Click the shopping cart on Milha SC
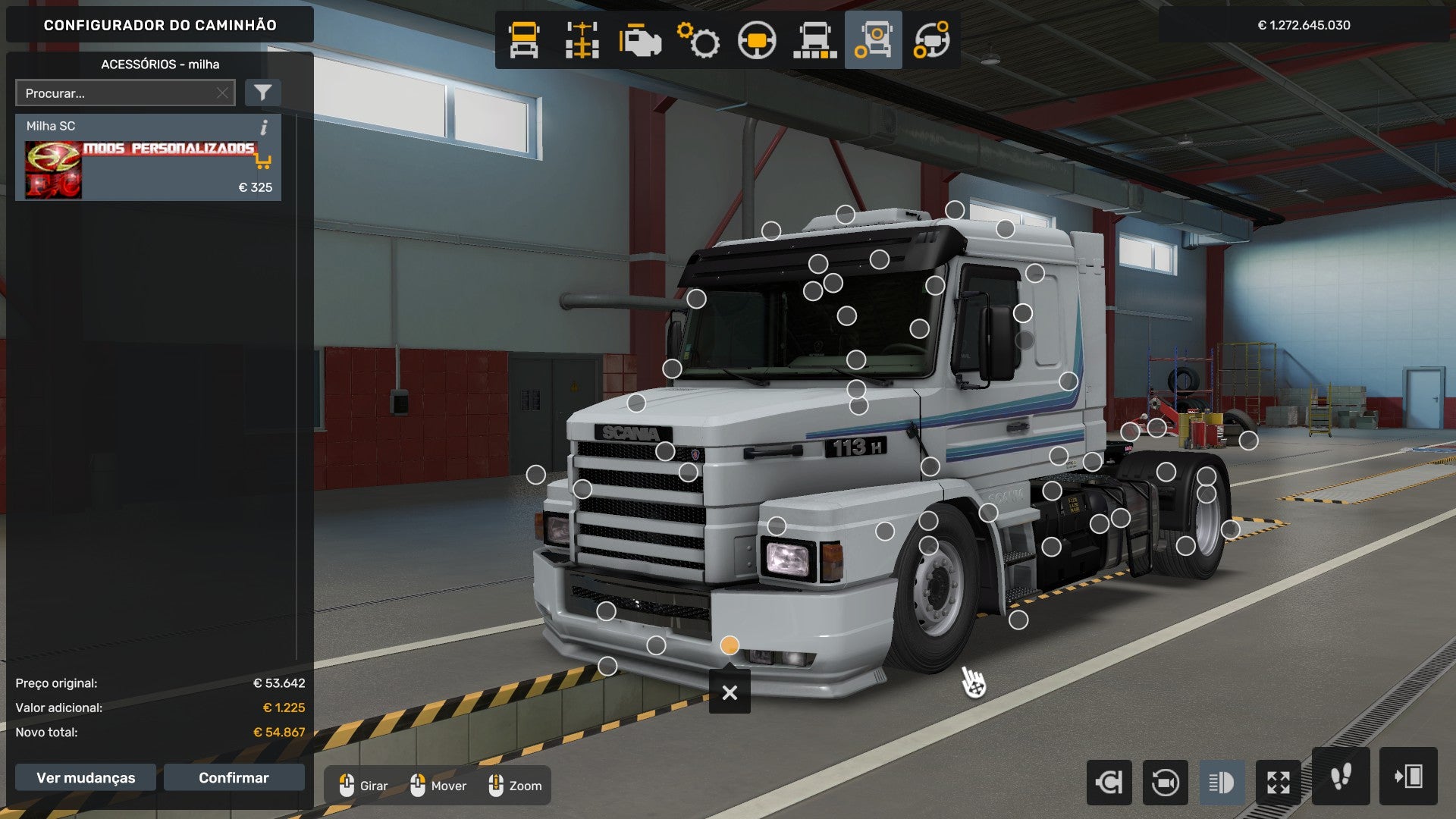 tap(263, 162)
